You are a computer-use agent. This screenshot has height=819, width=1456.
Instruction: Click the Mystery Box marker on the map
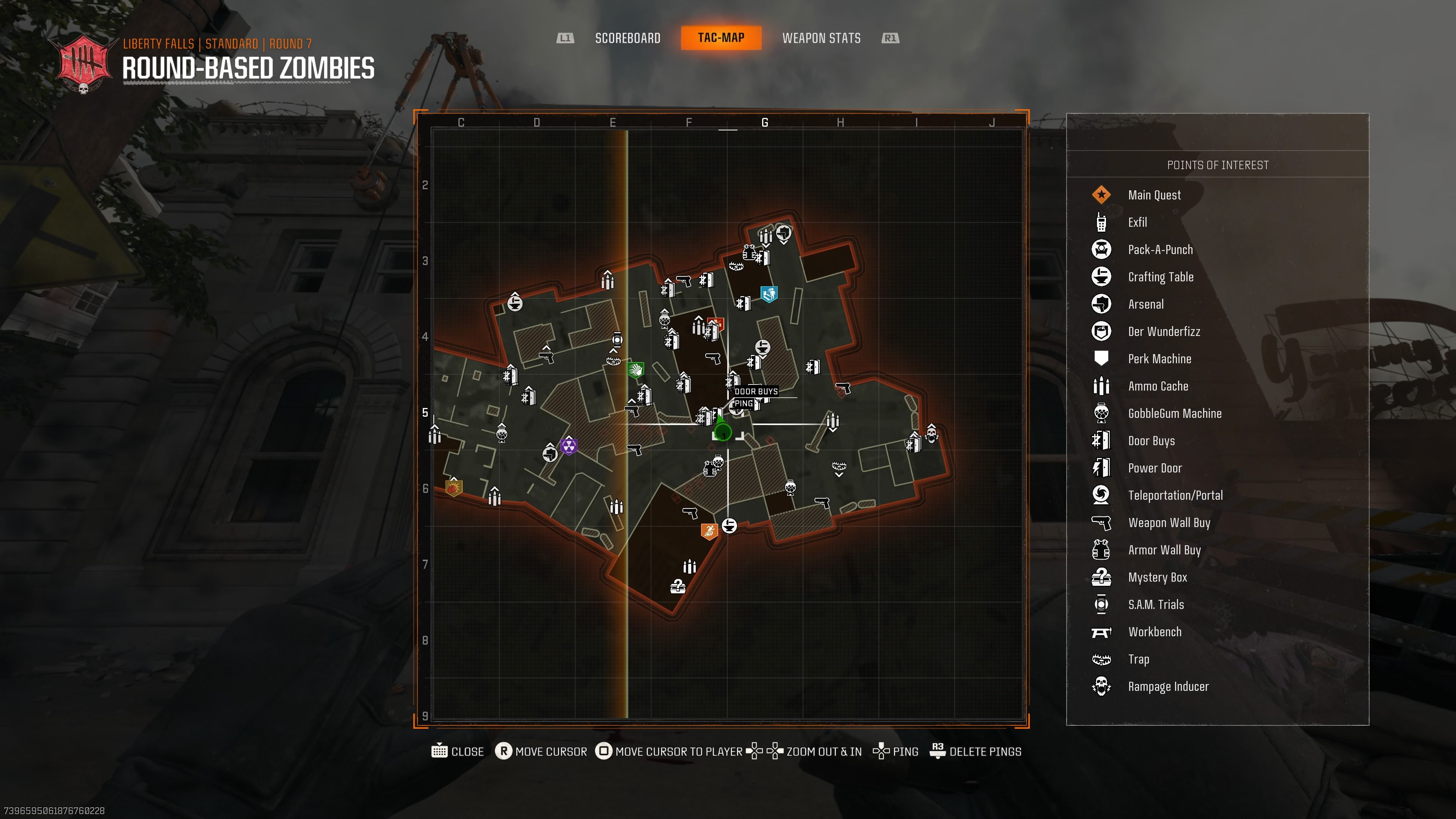click(x=678, y=586)
